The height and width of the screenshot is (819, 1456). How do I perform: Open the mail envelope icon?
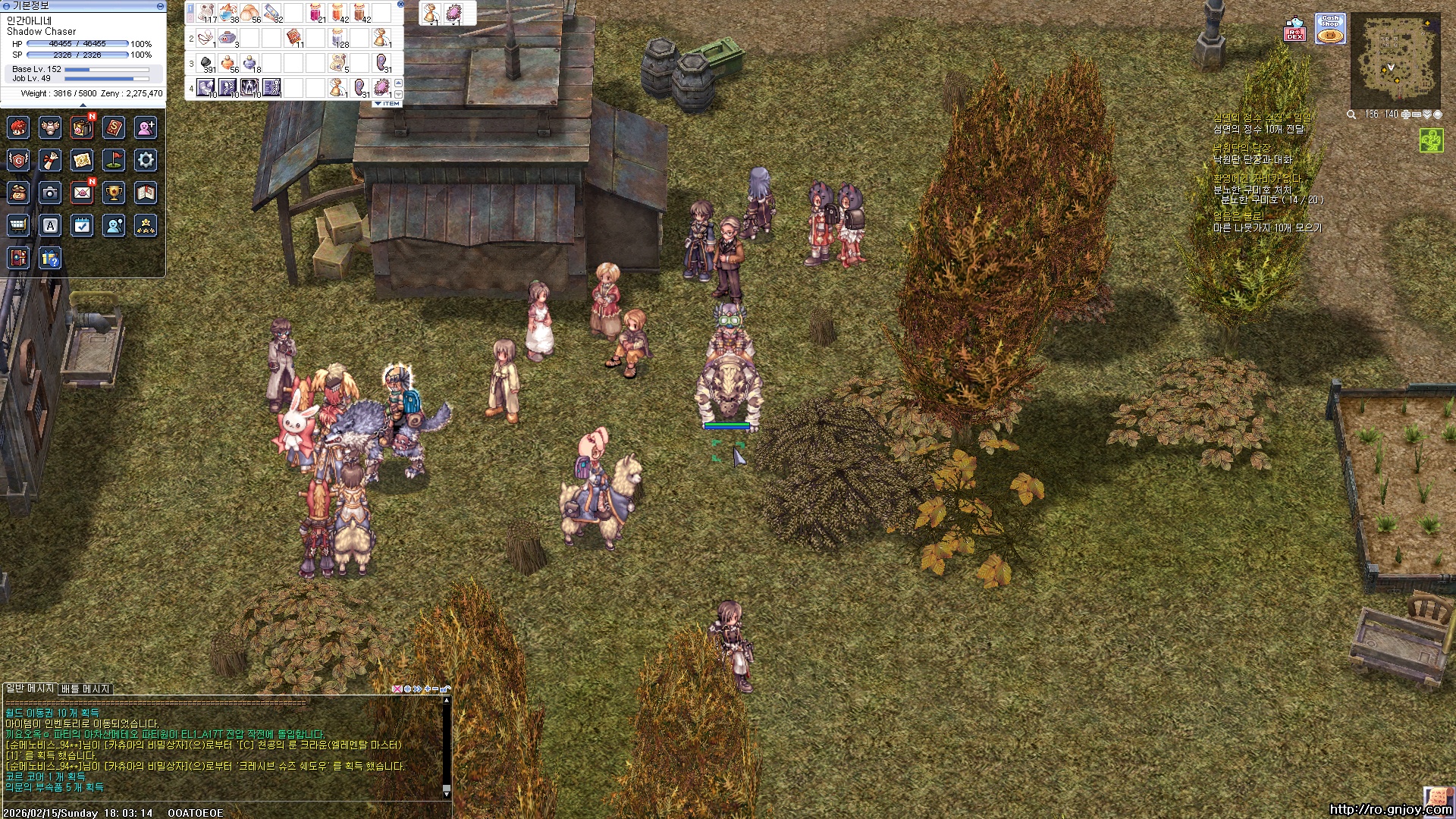point(82,193)
